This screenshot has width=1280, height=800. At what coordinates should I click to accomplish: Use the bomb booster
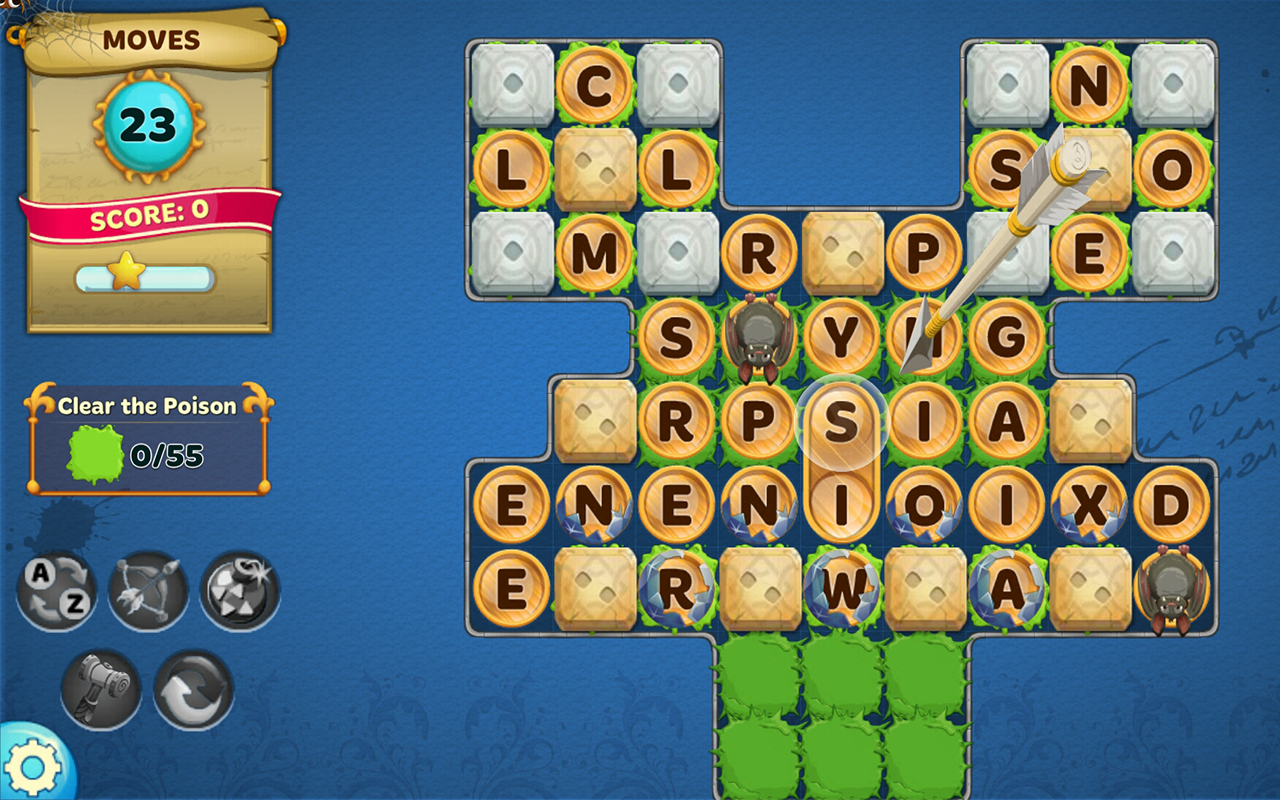240,590
